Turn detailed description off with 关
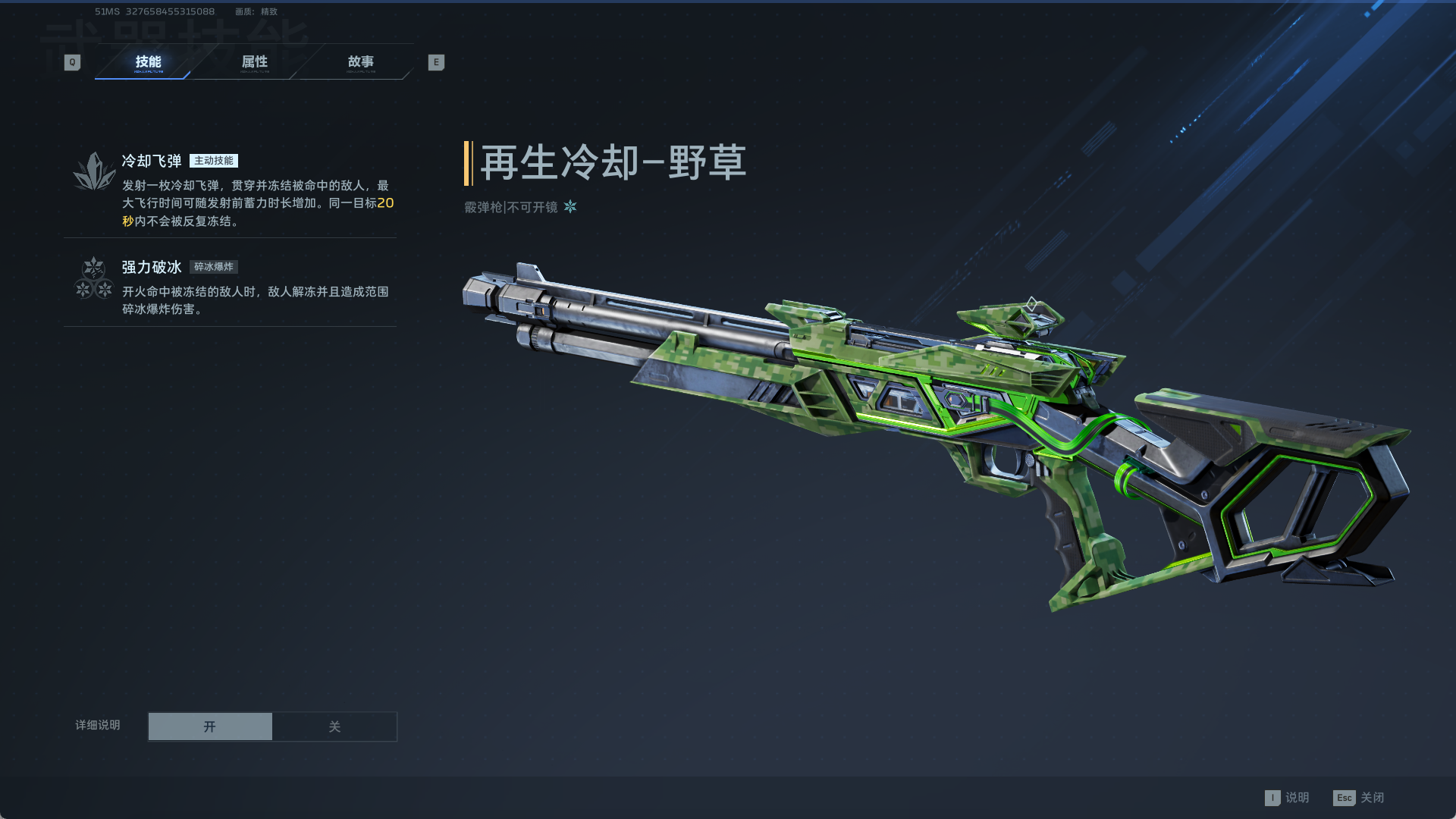The height and width of the screenshot is (819, 1456). click(334, 726)
